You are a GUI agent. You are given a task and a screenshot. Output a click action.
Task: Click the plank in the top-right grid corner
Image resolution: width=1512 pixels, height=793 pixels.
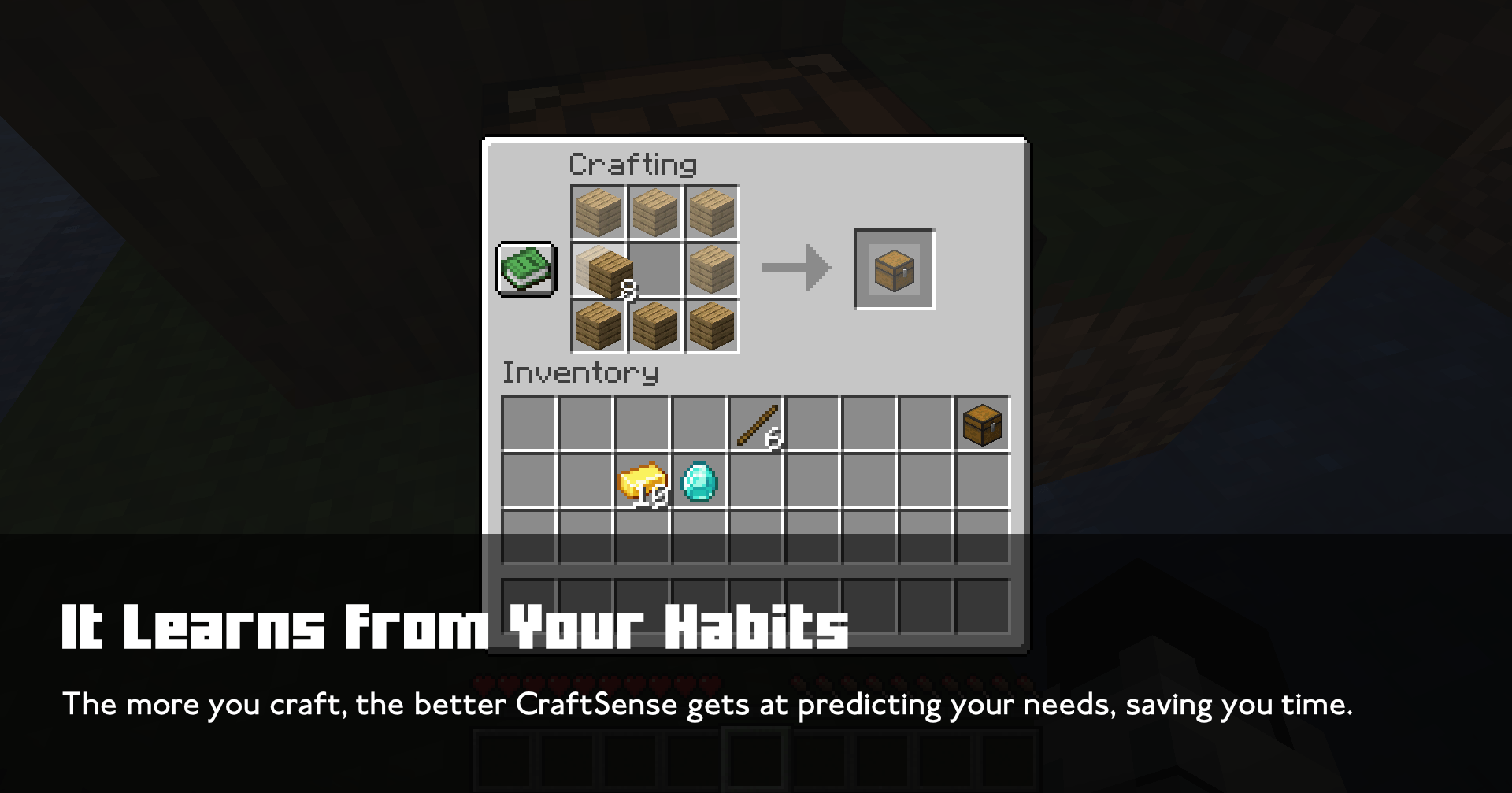point(713,211)
